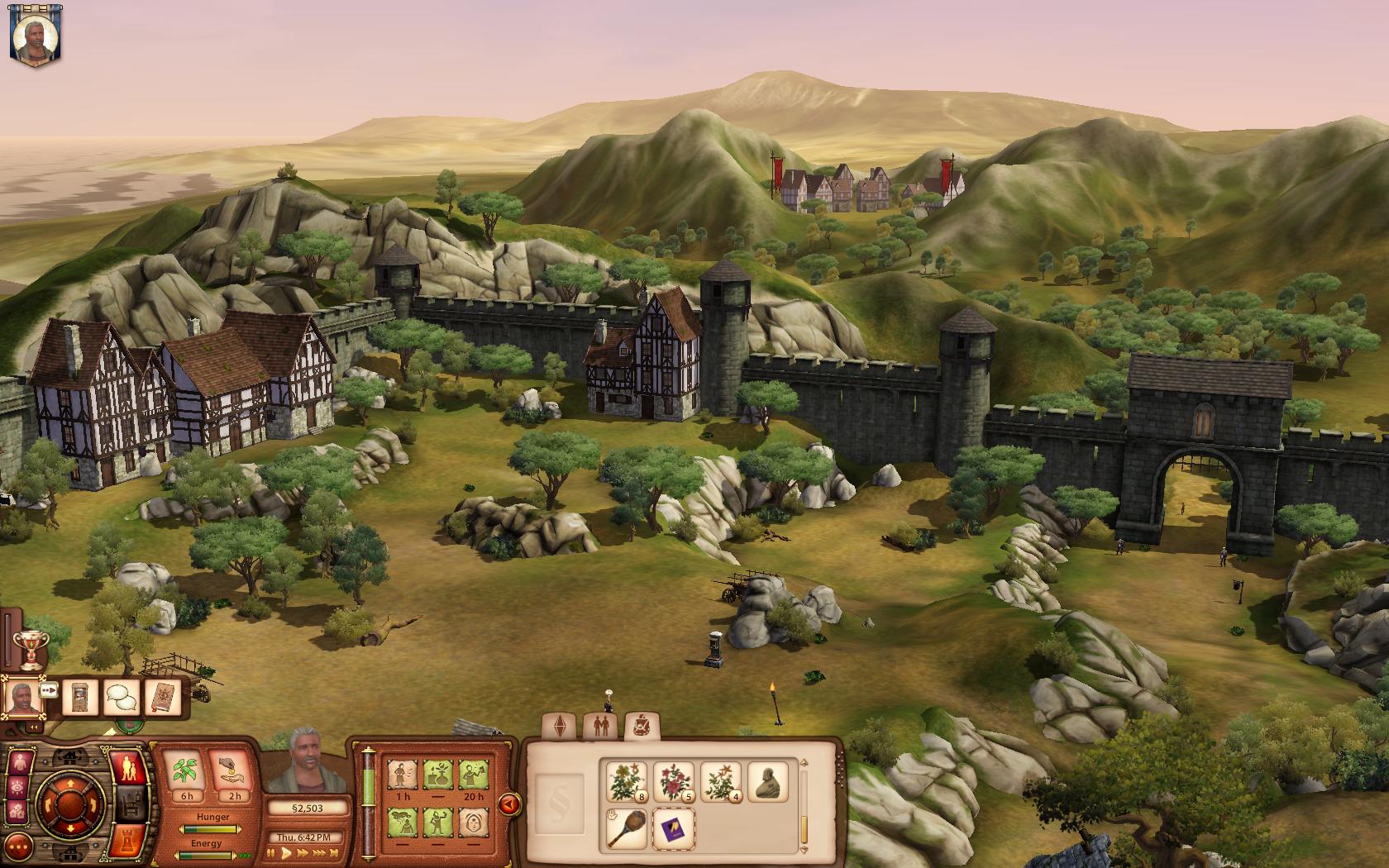Switch to the plumbob diamond tab
1389x868 pixels.
557,727
